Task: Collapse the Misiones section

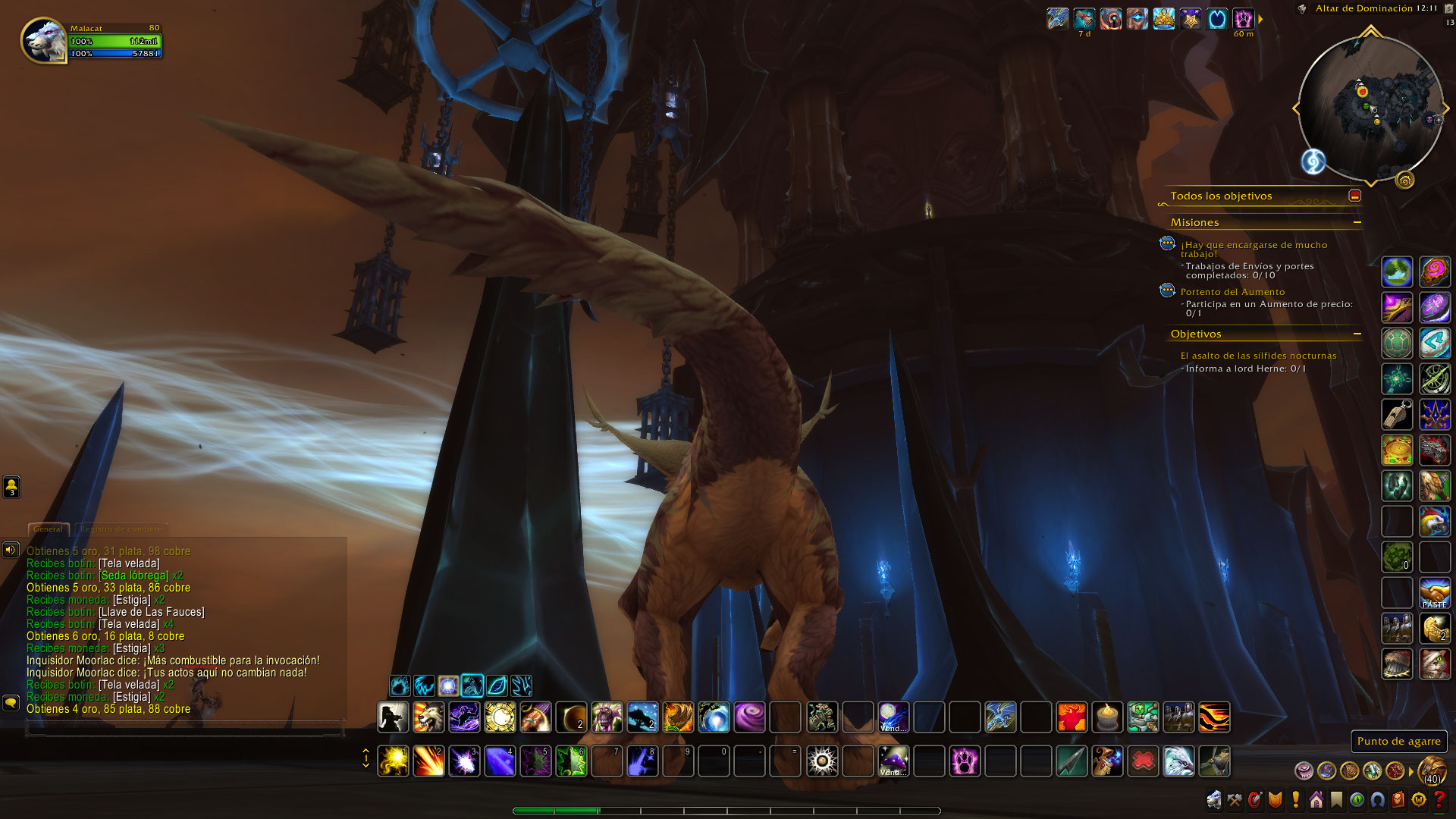Action: click(x=1357, y=222)
